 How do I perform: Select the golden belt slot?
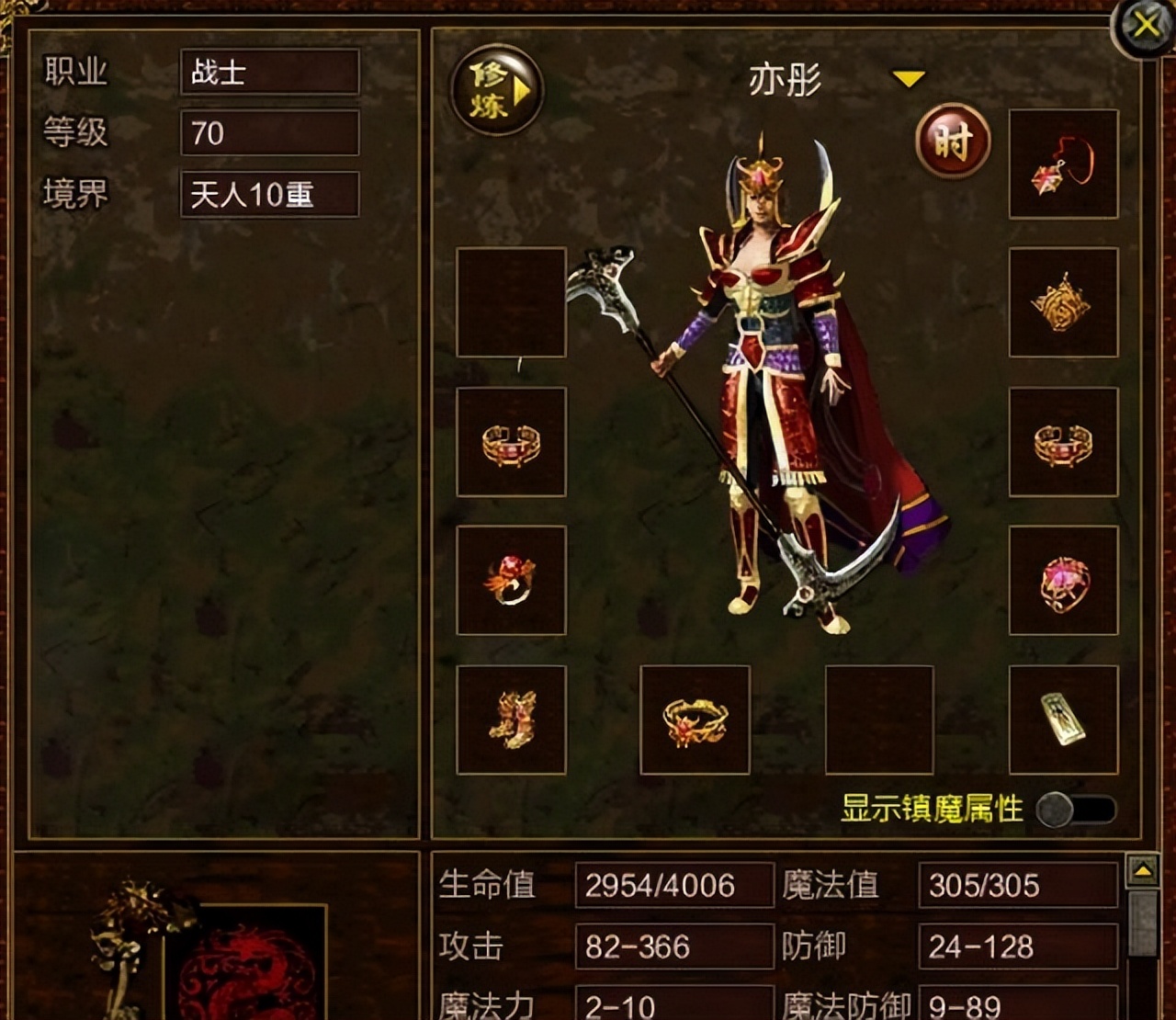coord(695,720)
